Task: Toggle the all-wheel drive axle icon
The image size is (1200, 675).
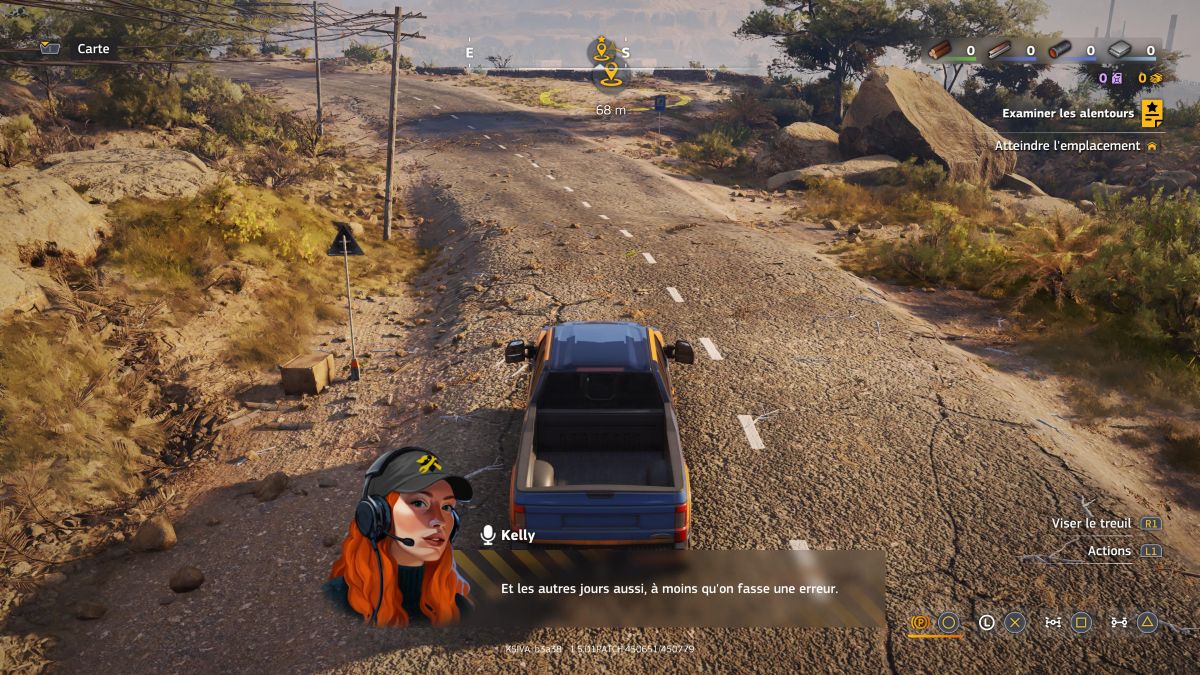Action: pyautogui.click(x=1119, y=623)
